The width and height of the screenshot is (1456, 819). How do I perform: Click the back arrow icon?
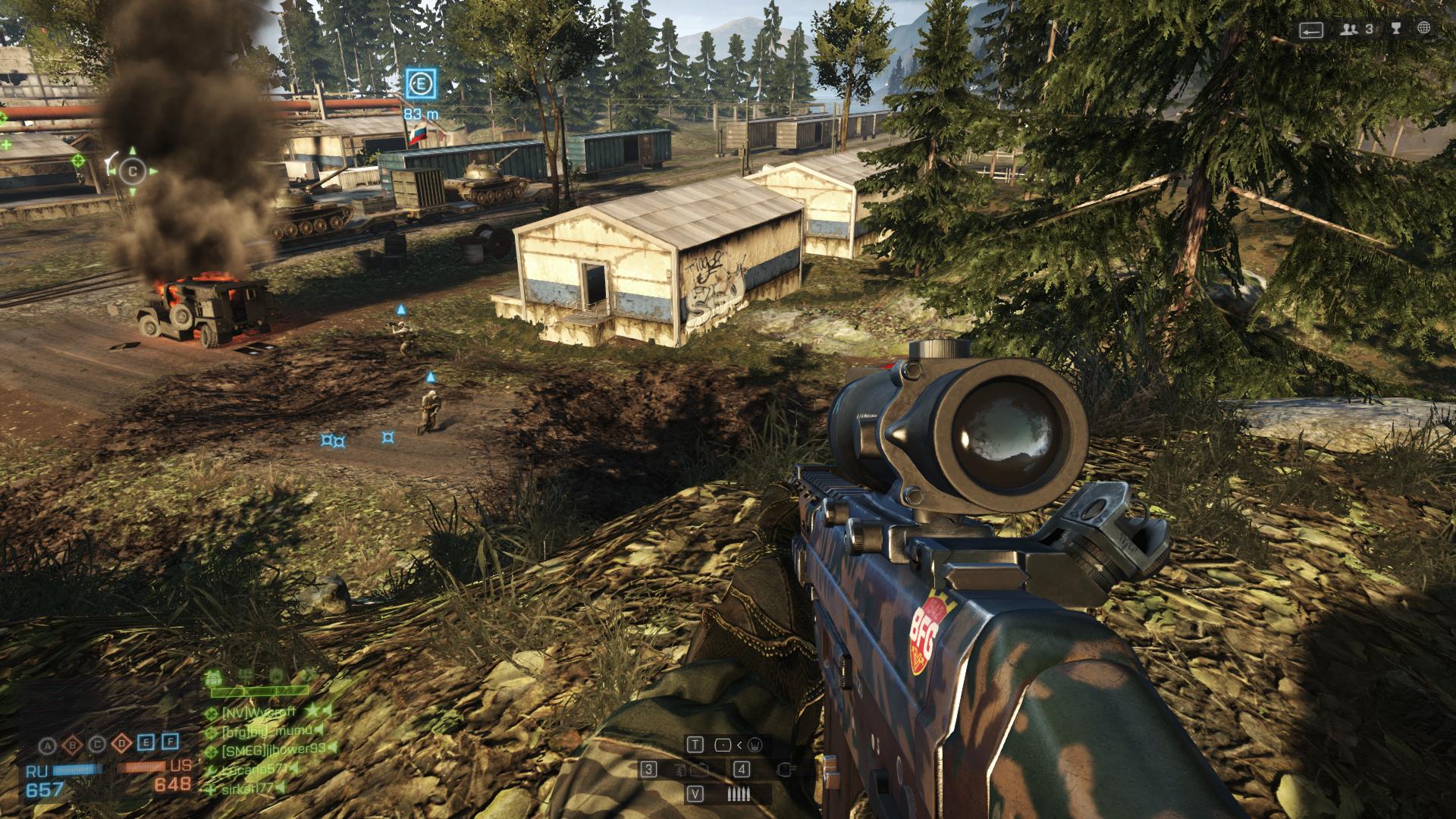pos(1311,30)
